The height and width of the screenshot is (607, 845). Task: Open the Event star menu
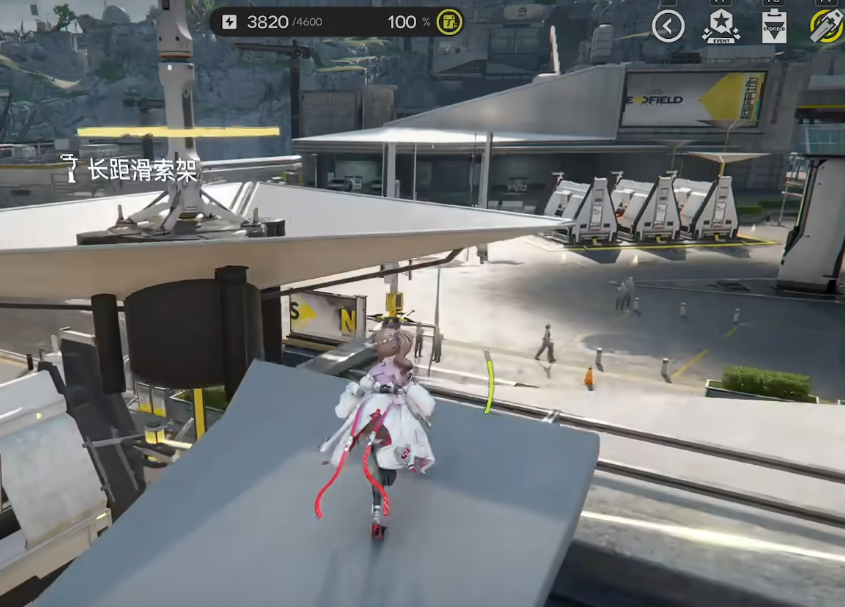tap(721, 26)
